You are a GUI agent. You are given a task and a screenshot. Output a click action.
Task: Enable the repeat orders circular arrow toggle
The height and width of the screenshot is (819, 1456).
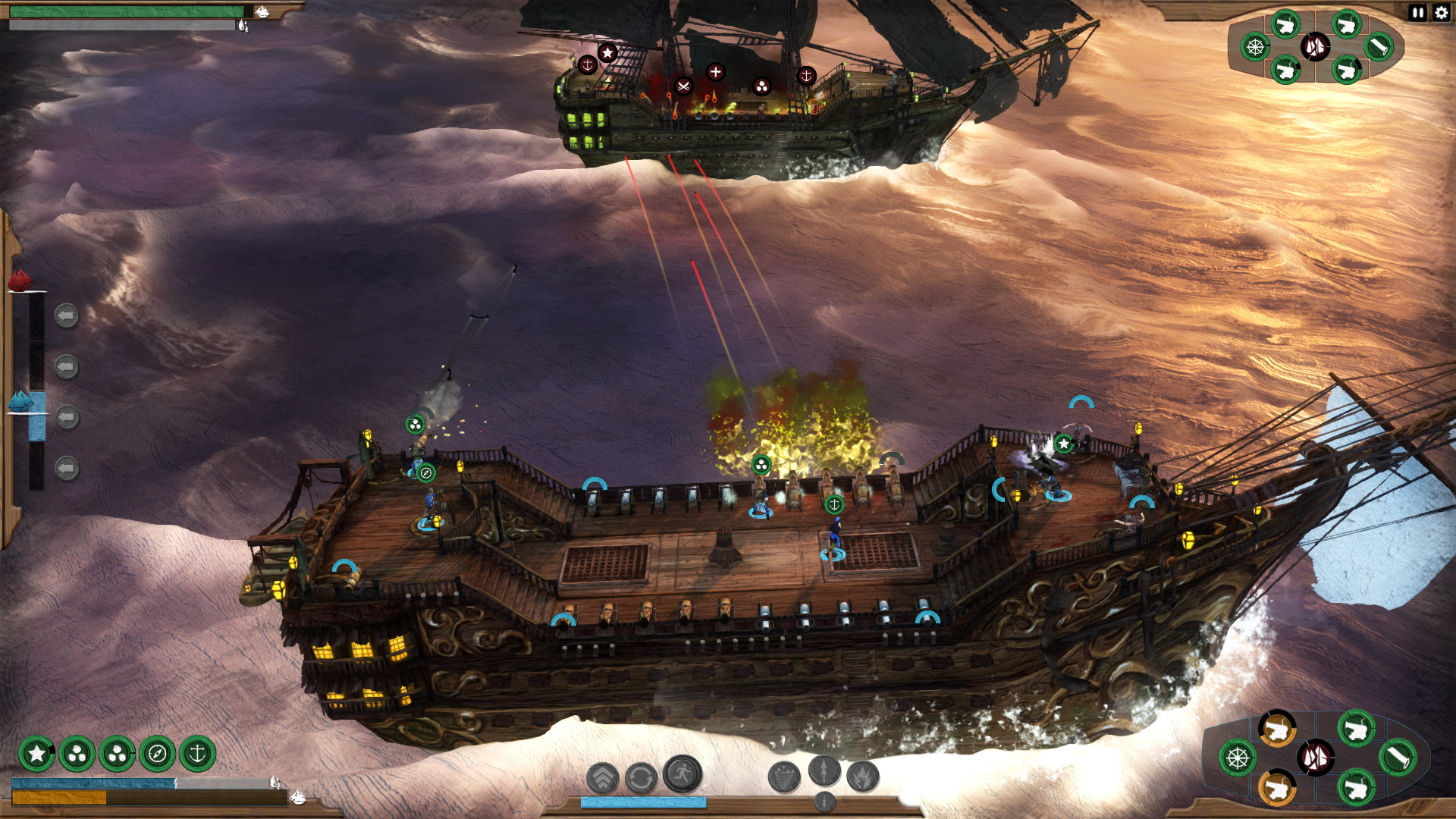[x=640, y=777]
